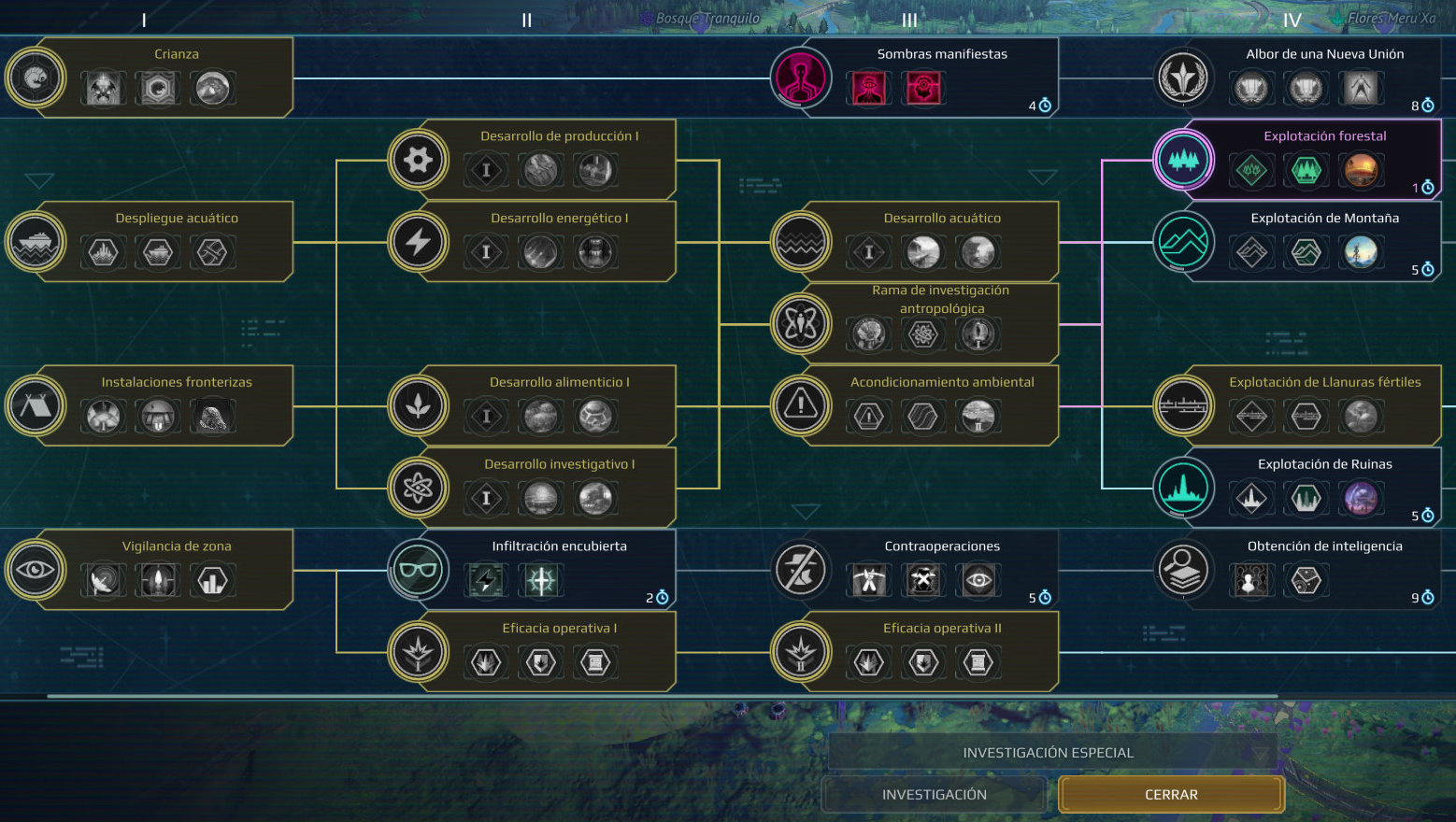Switch to INVESTIGACIÓN ESPECIAL
The image size is (1456, 822).
(1048, 753)
